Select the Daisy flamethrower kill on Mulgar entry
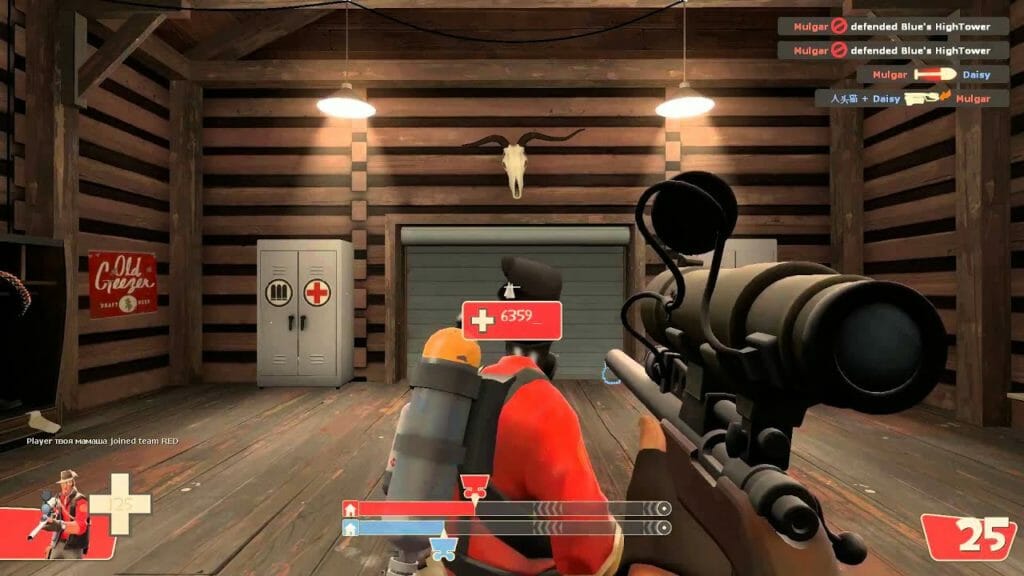The height and width of the screenshot is (576, 1024). point(903,98)
